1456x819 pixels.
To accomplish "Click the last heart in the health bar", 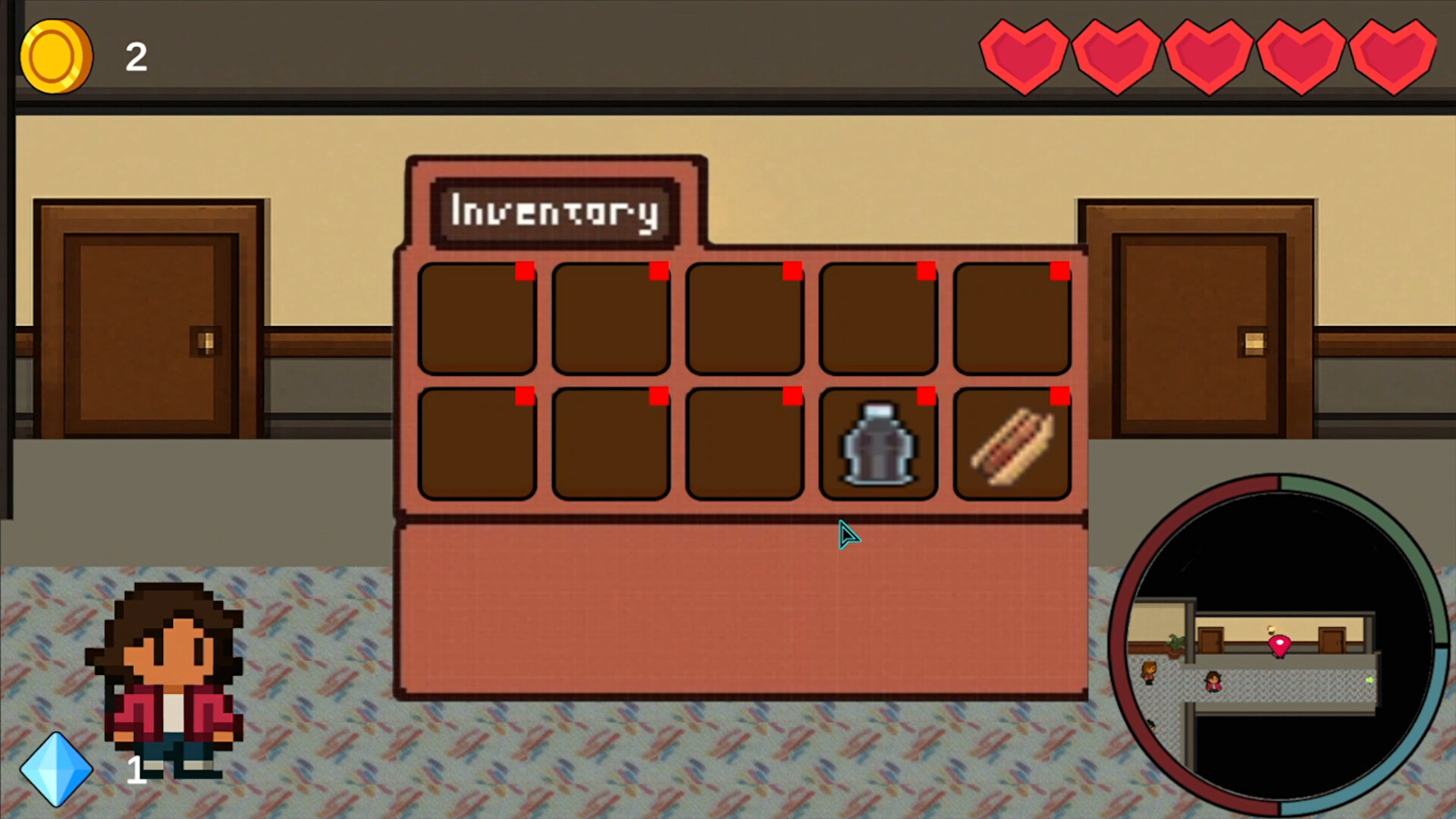I will pyautogui.click(x=1394, y=53).
